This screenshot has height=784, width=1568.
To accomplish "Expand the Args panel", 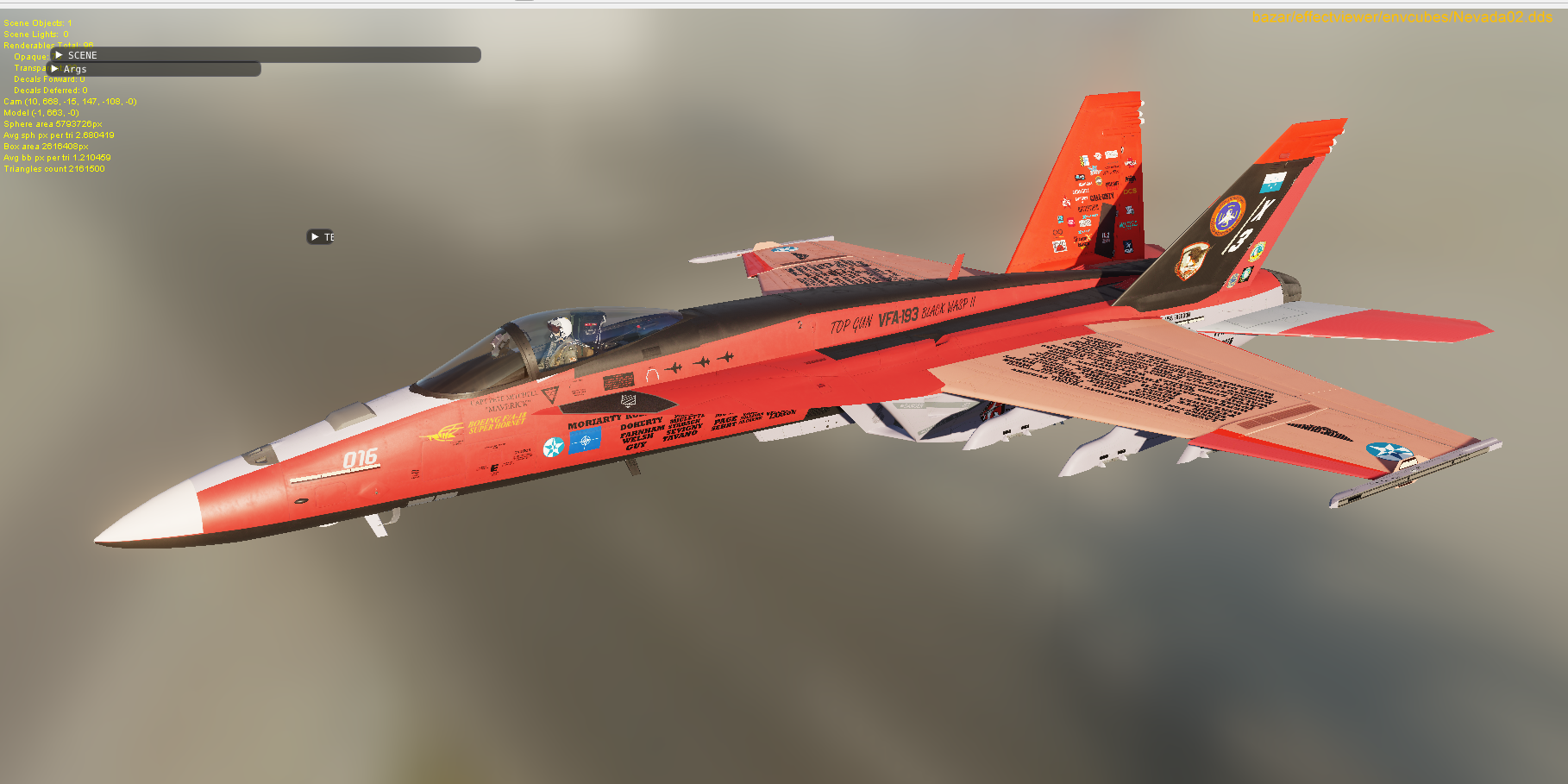I will point(75,68).
